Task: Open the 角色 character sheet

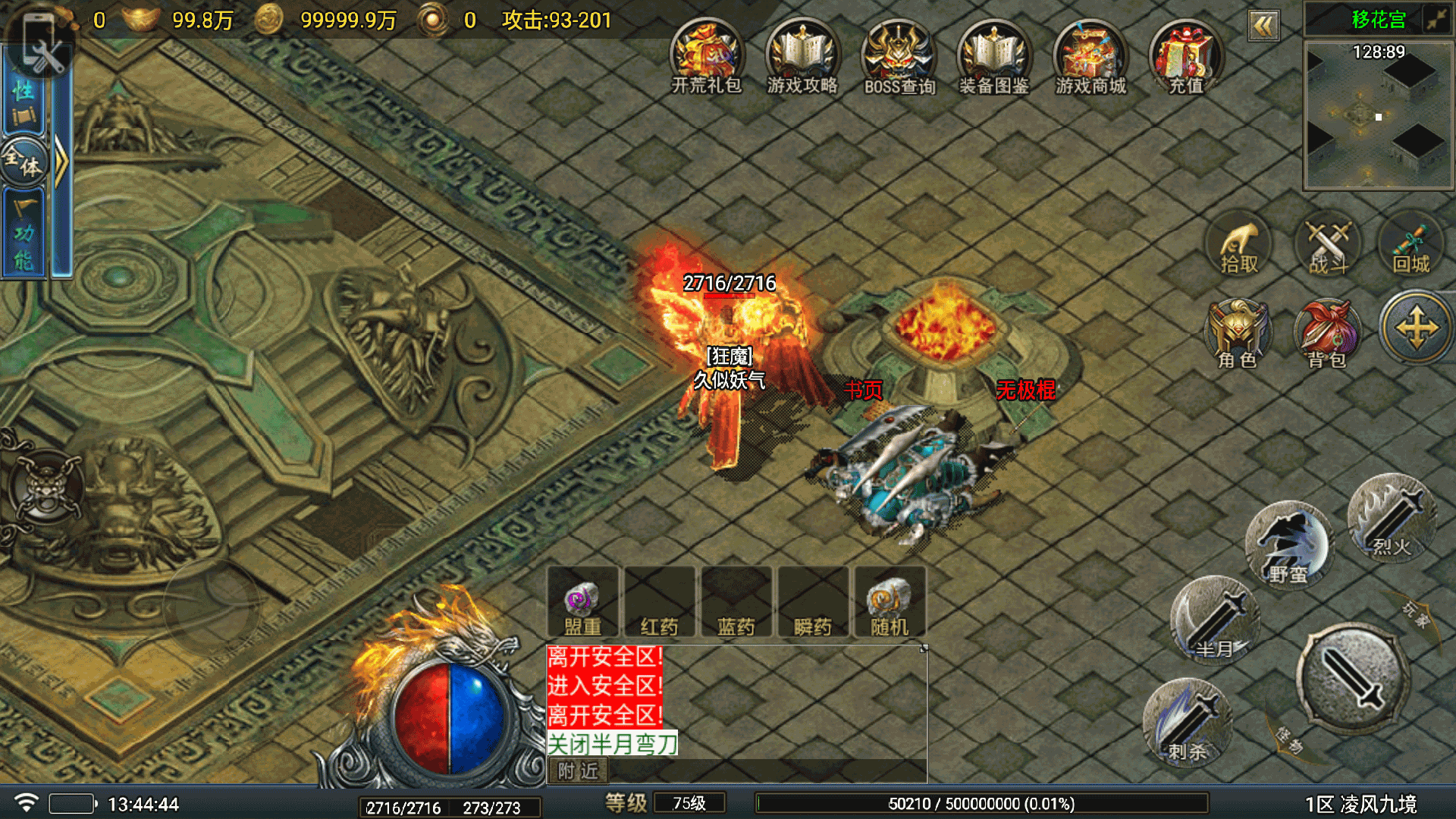Action: (1238, 334)
